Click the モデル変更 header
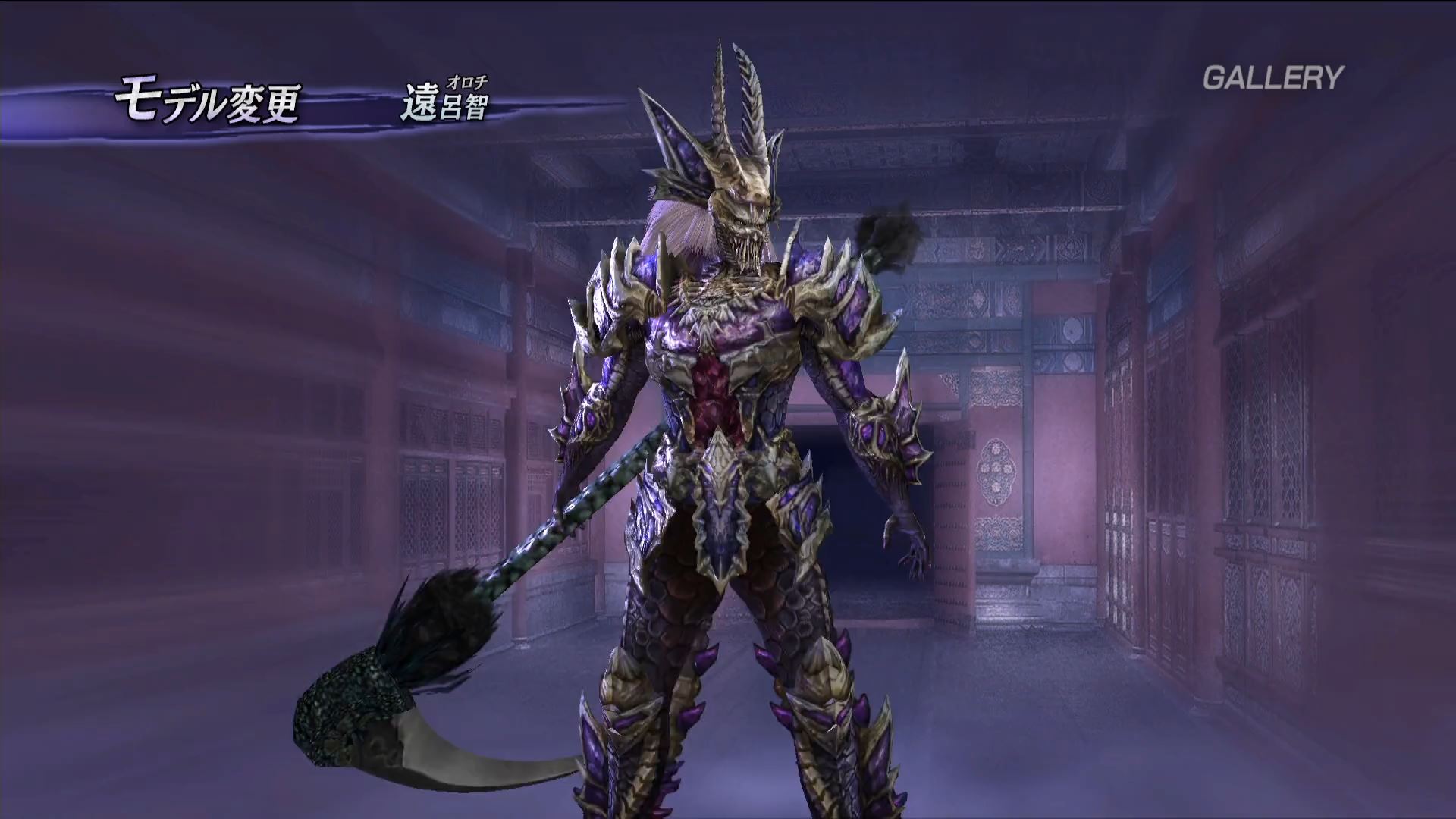 coord(208,103)
